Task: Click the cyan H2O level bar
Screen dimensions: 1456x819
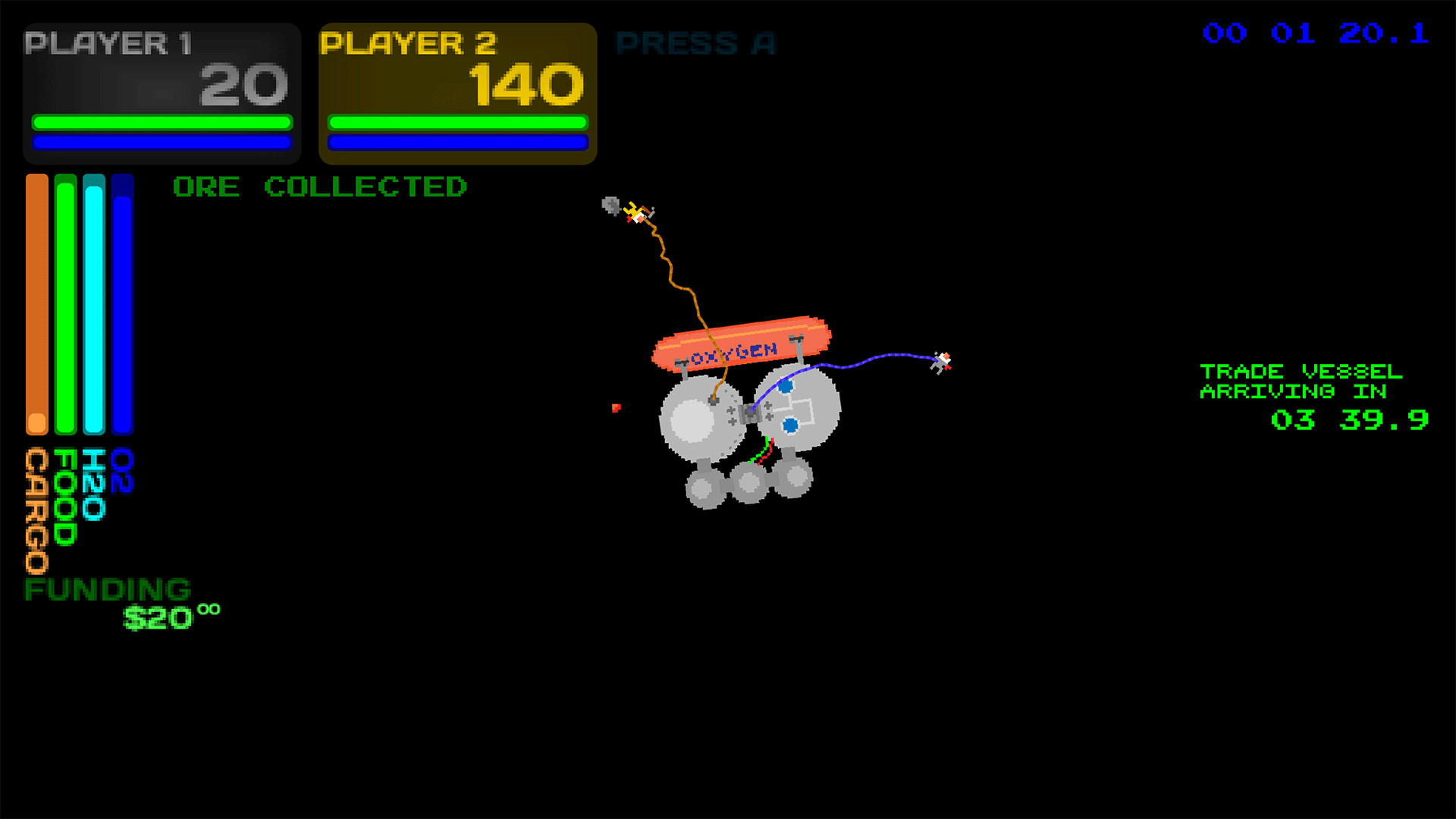Action: 93,303
